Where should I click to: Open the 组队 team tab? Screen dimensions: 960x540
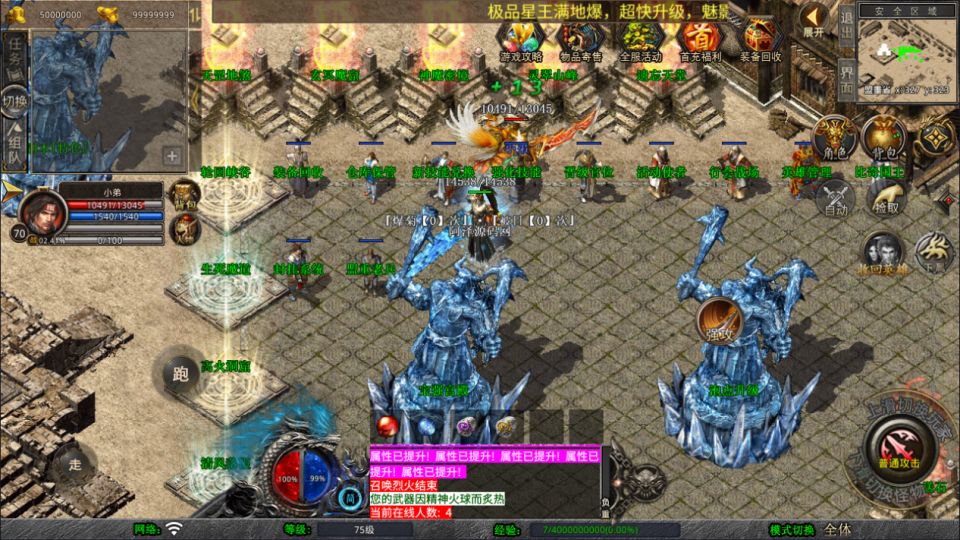pos(15,150)
